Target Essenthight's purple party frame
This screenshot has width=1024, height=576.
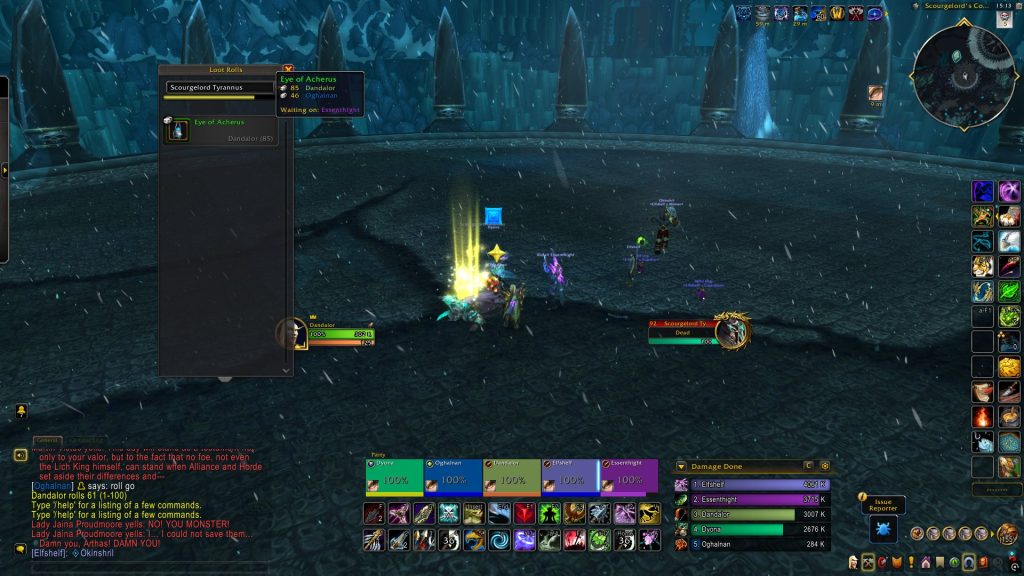(x=629, y=477)
